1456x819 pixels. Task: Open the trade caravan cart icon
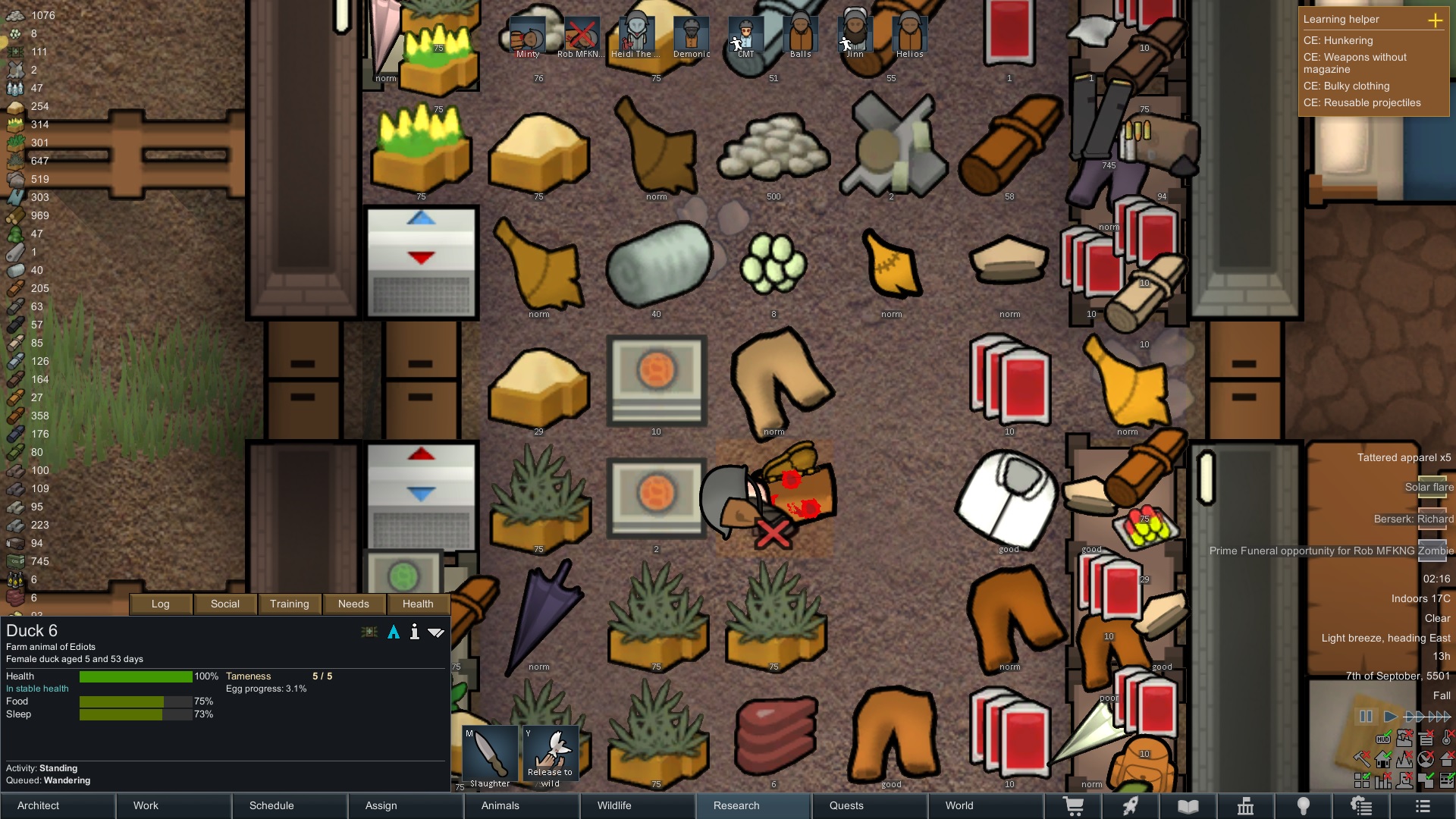pos(1075,806)
